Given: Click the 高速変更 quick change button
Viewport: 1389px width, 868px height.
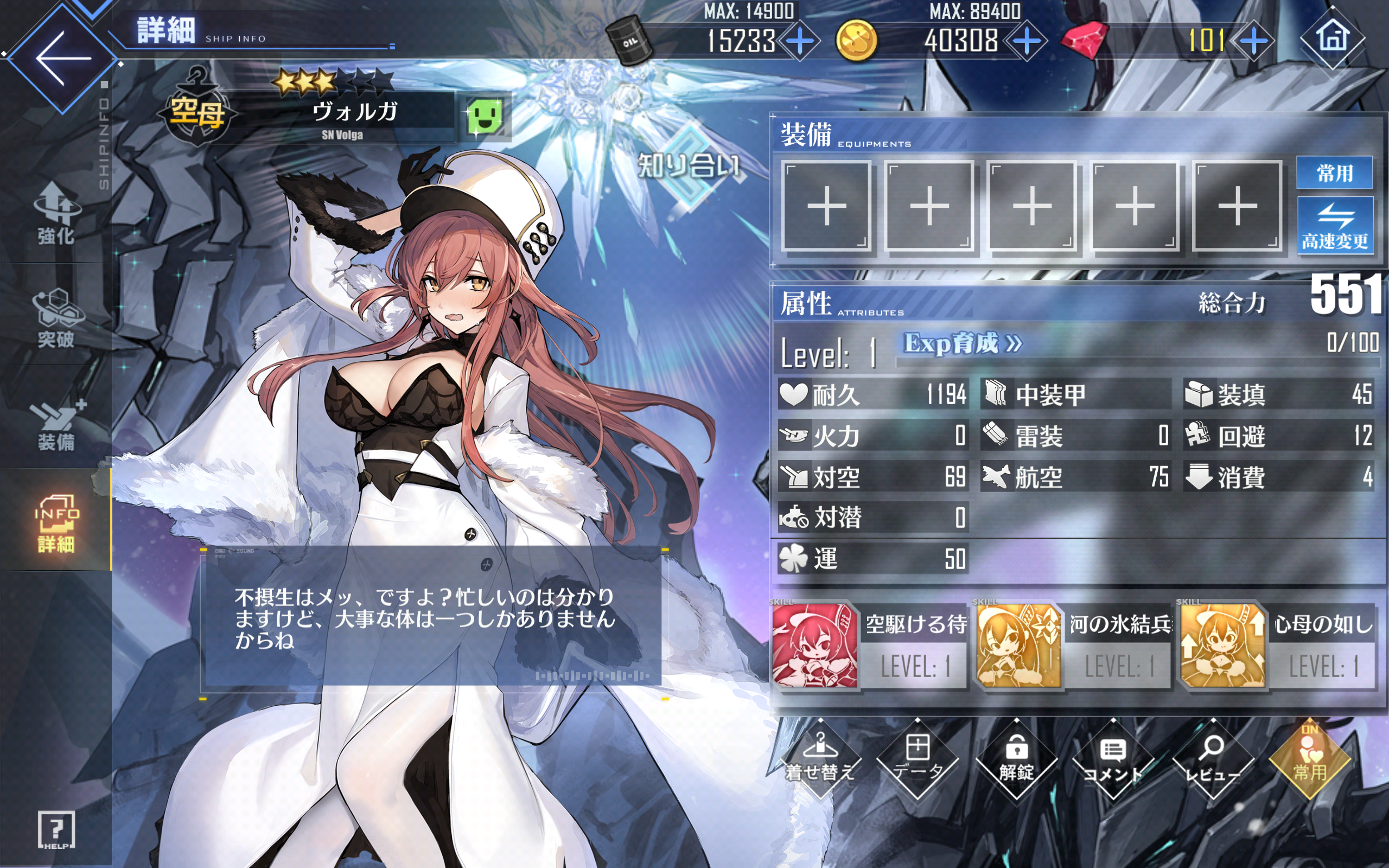Looking at the screenshot, I should [x=1335, y=226].
